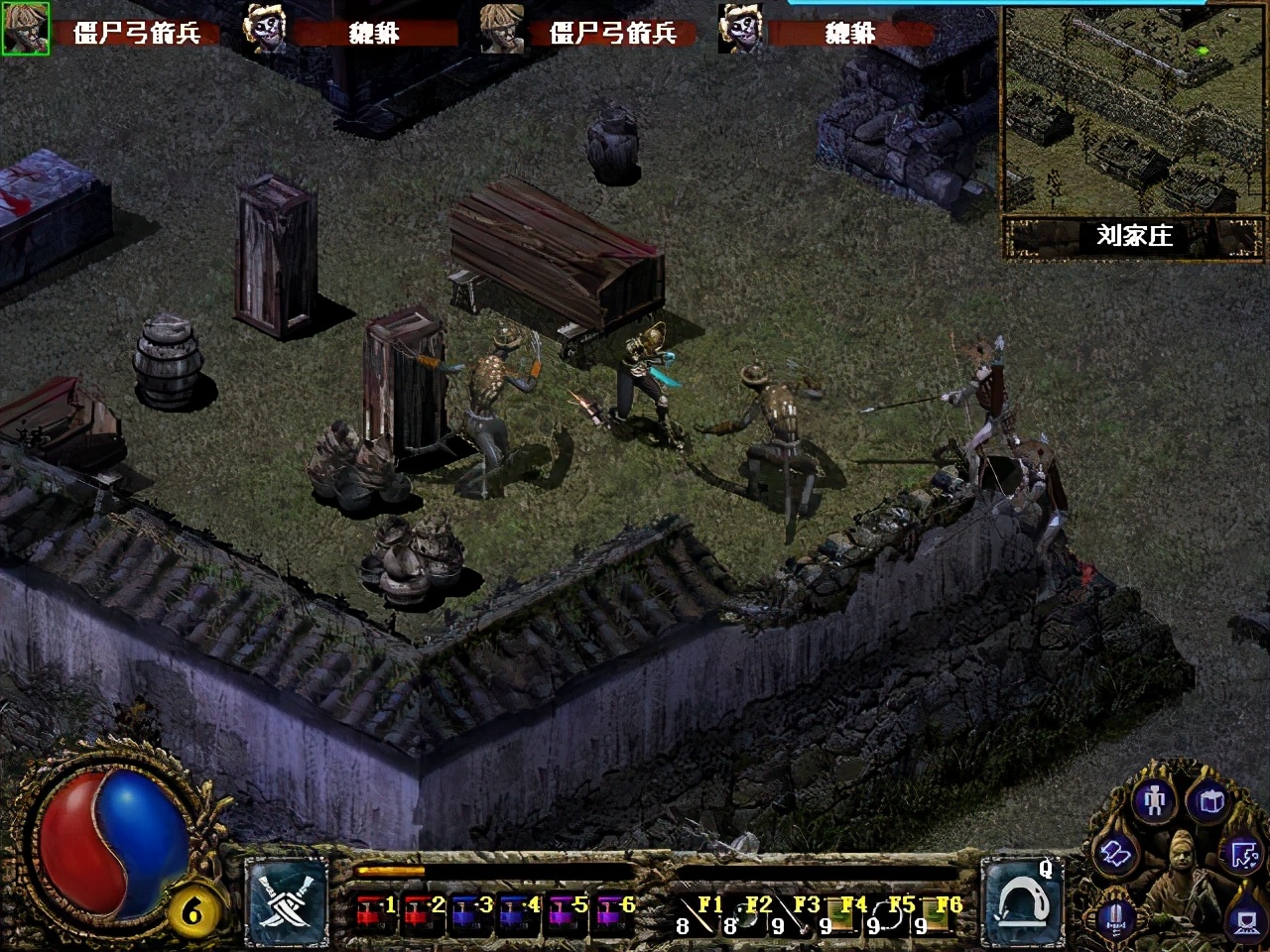The width and height of the screenshot is (1270, 952).
Task: Open the map-shaped menu button
Action: pos(1244,853)
